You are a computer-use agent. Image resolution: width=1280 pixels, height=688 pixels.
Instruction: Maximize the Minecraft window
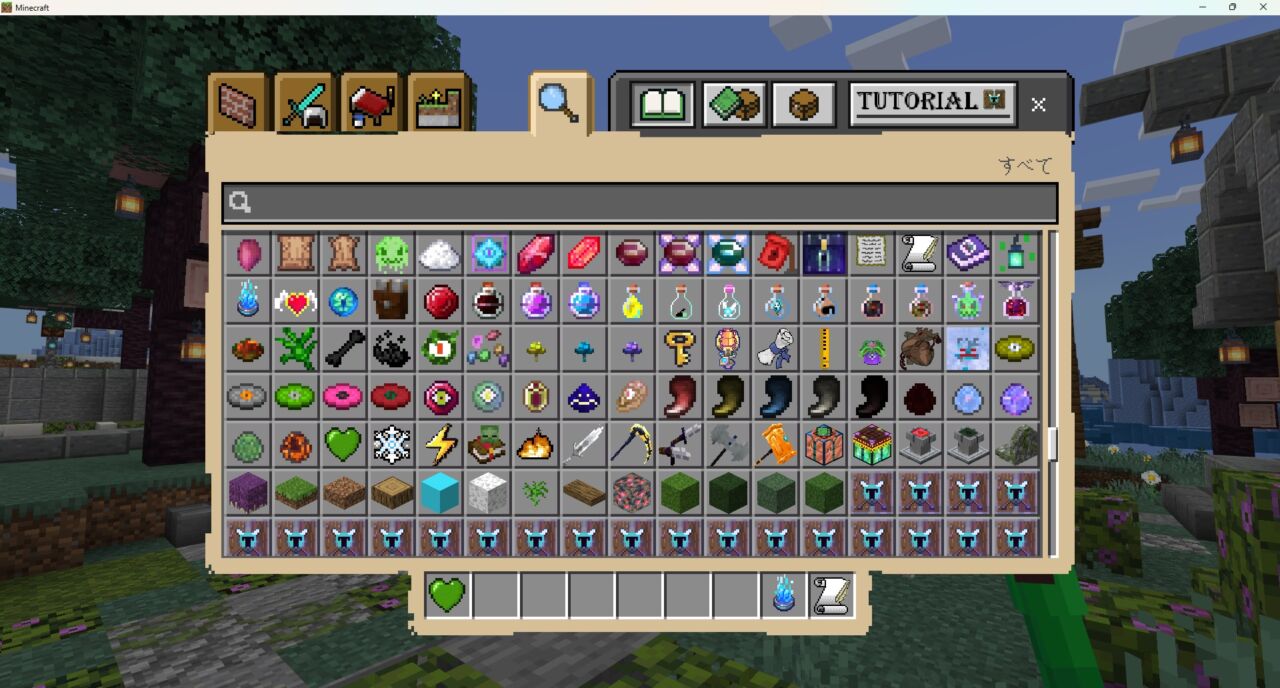(1232, 7)
